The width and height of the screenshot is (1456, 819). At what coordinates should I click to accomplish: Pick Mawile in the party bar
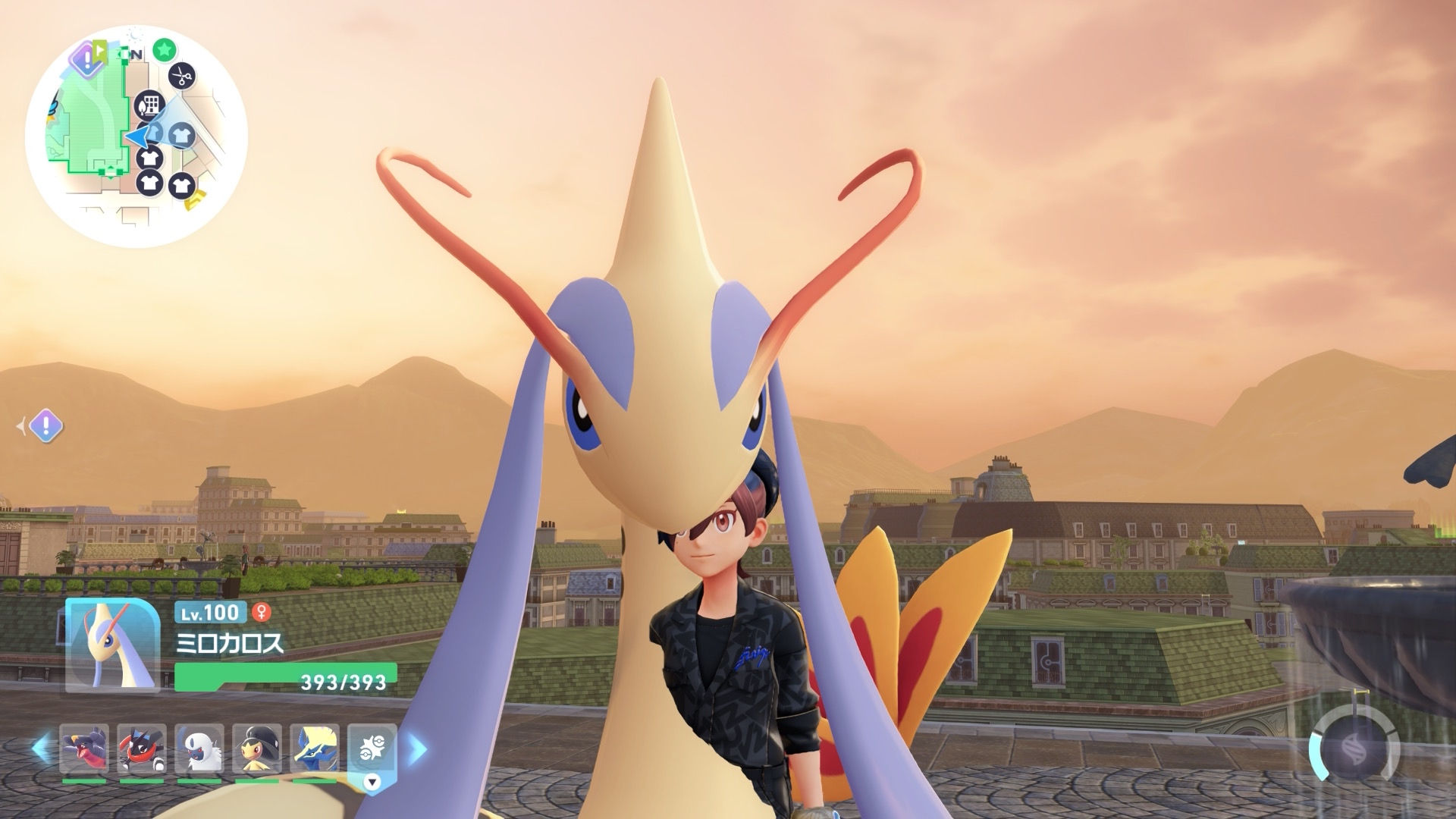coord(257,749)
